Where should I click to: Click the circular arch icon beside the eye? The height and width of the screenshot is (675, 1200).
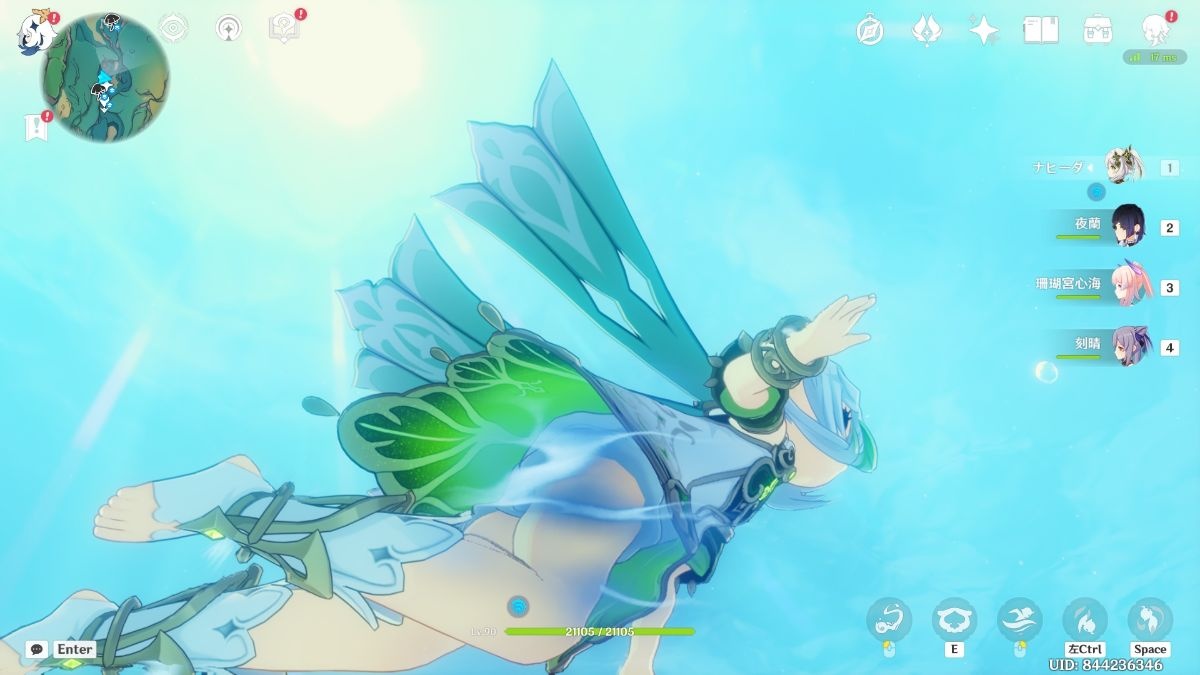[229, 28]
